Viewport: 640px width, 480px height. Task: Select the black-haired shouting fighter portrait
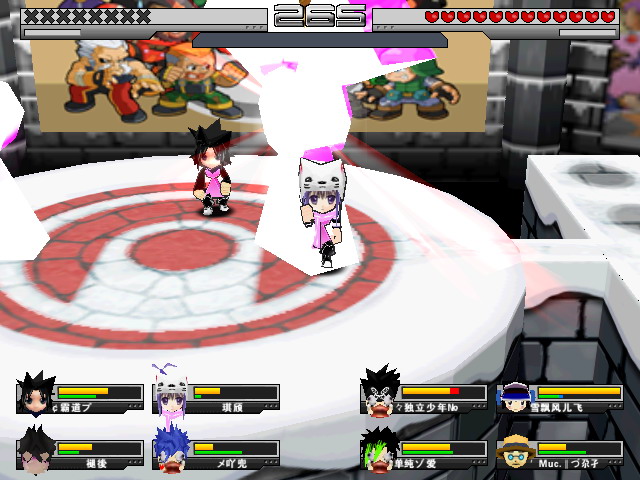tap(379, 393)
